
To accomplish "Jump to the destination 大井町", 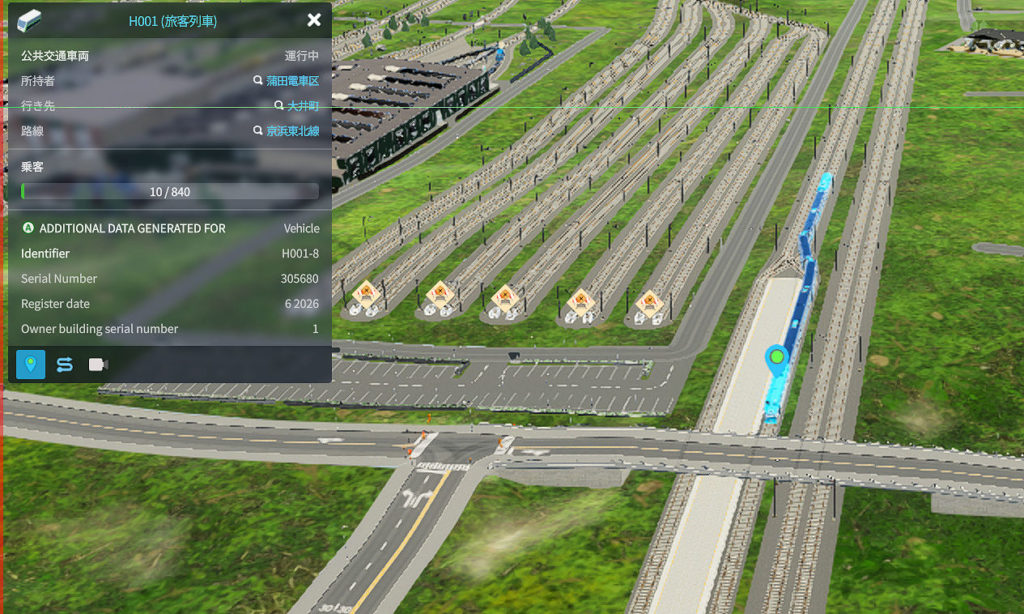I will [303, 106].
